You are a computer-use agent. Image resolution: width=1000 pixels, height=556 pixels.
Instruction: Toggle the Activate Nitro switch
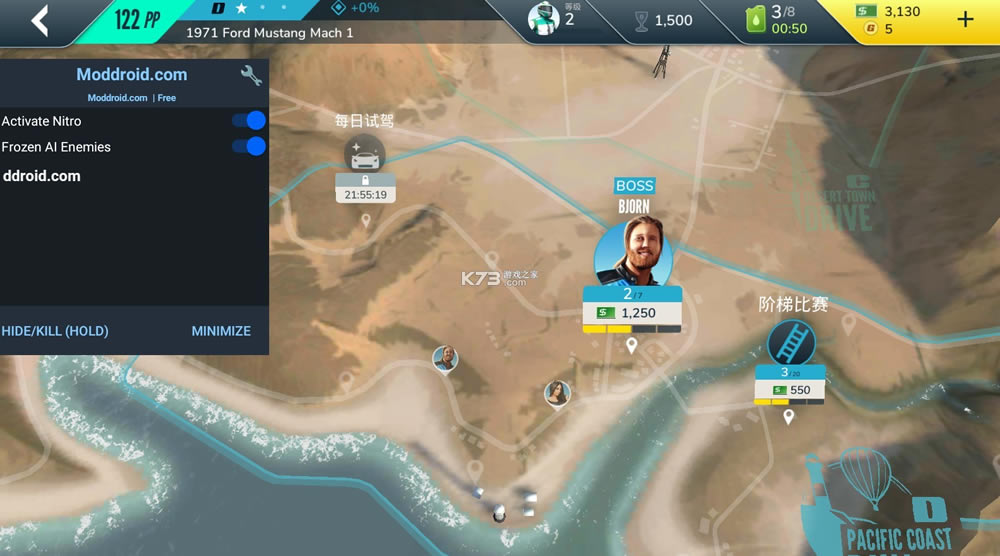coord(248,121)
